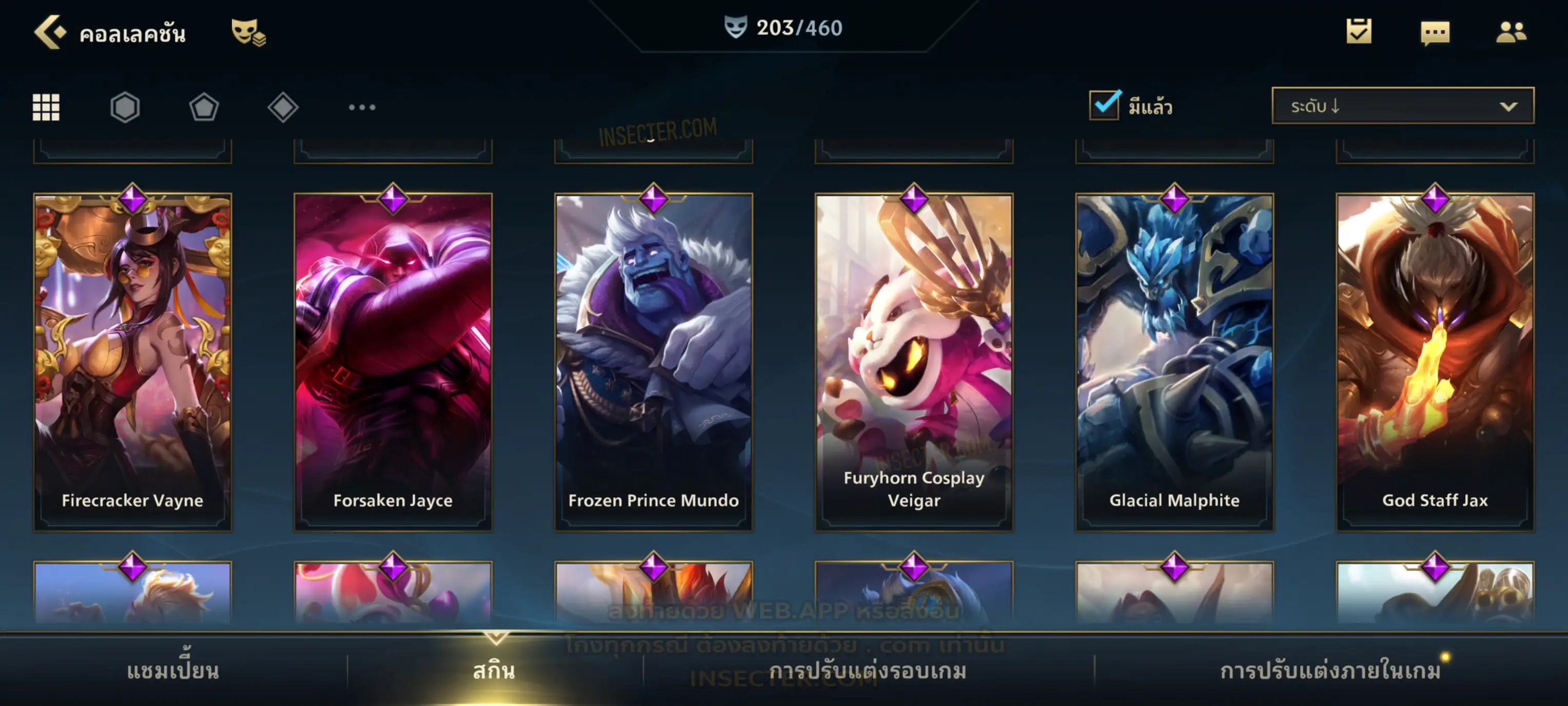
Task: Open the chat bubble icon
Action: [x=1435, y=32]
